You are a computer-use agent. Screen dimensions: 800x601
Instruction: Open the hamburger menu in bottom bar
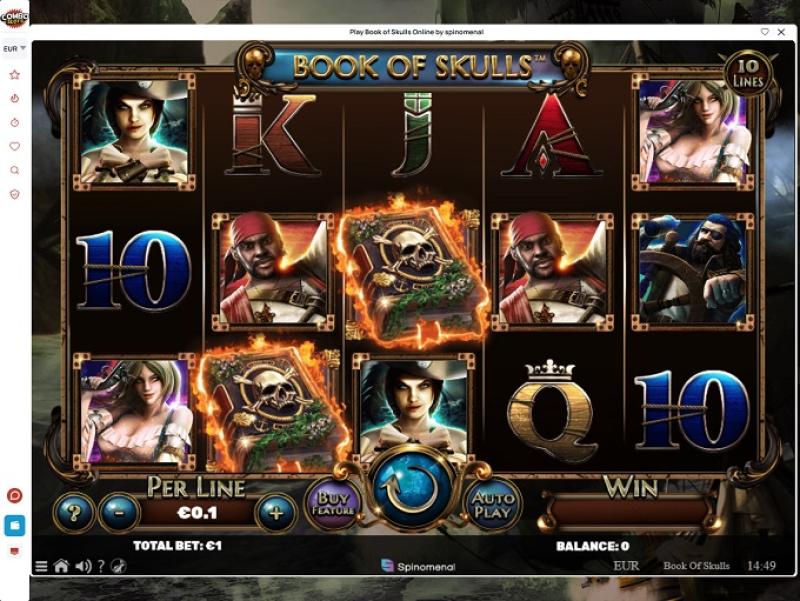click(x=41, y=566)
